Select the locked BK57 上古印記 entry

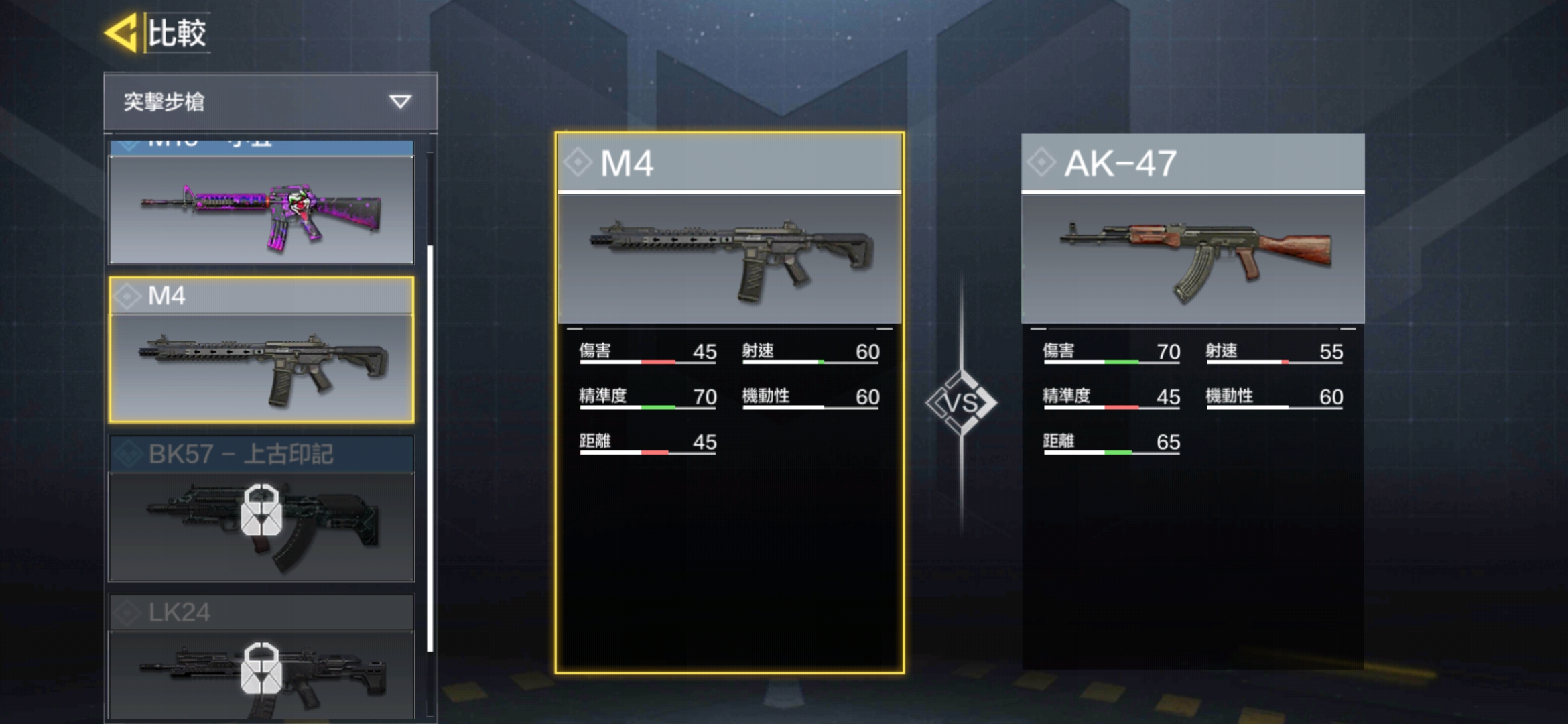[261, 509]
